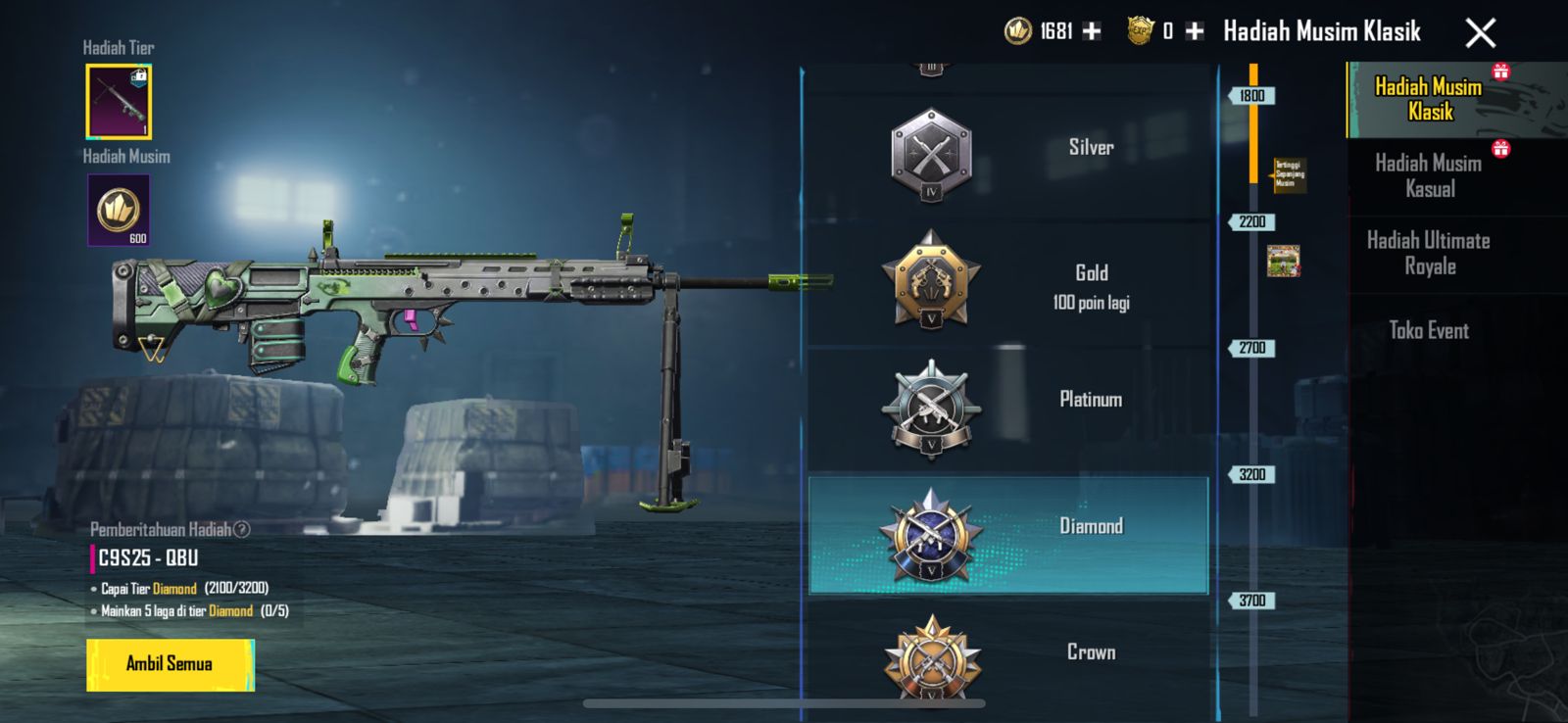Select the Silver tier row
Screen dimensions: 1568x723
coord(1007,154)
